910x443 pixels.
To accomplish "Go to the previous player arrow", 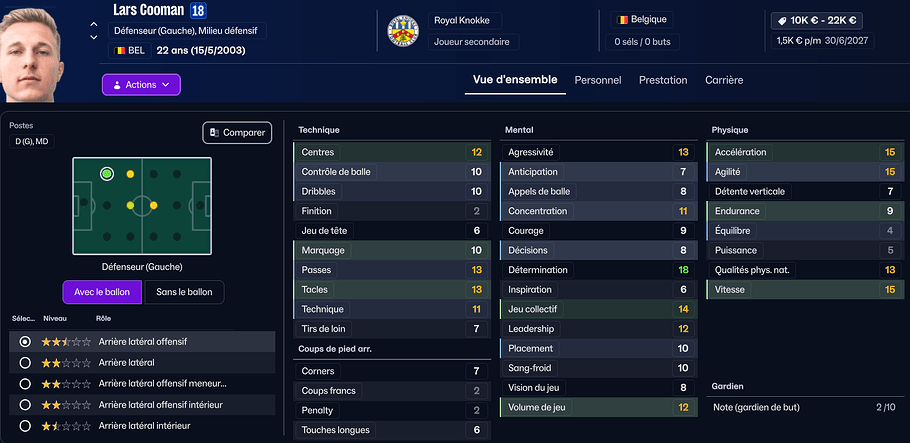I will click(94, 24).
